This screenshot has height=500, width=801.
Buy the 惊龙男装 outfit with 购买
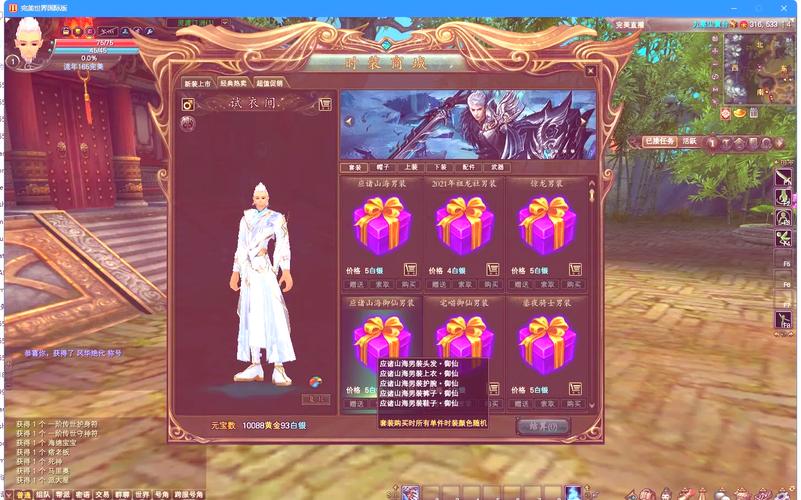(x=576, y=284)
